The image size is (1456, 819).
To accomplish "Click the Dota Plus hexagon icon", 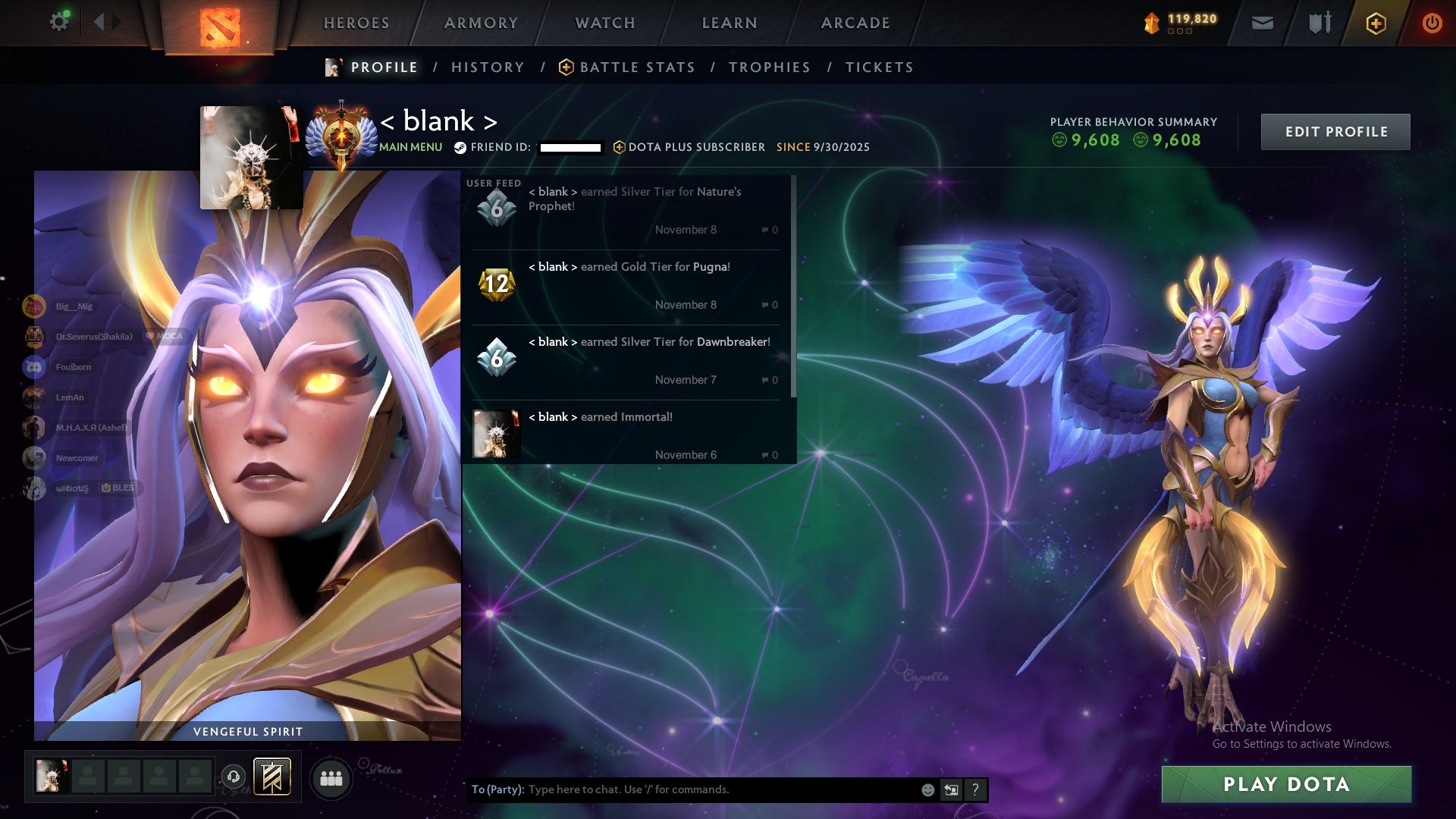I will (1375, 23).
